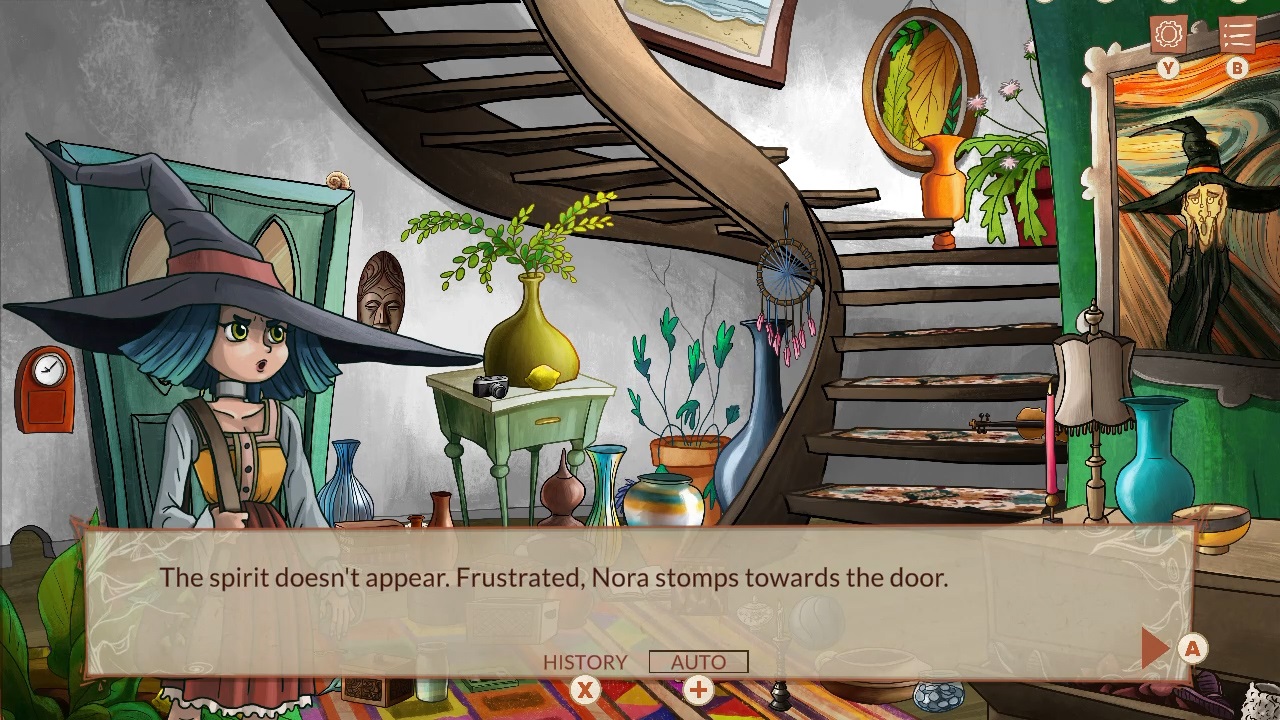Click the dialogue box to continue the story
Viewport: 1280px width, 720px height.
pyautogui.click(x=640, y=590)
